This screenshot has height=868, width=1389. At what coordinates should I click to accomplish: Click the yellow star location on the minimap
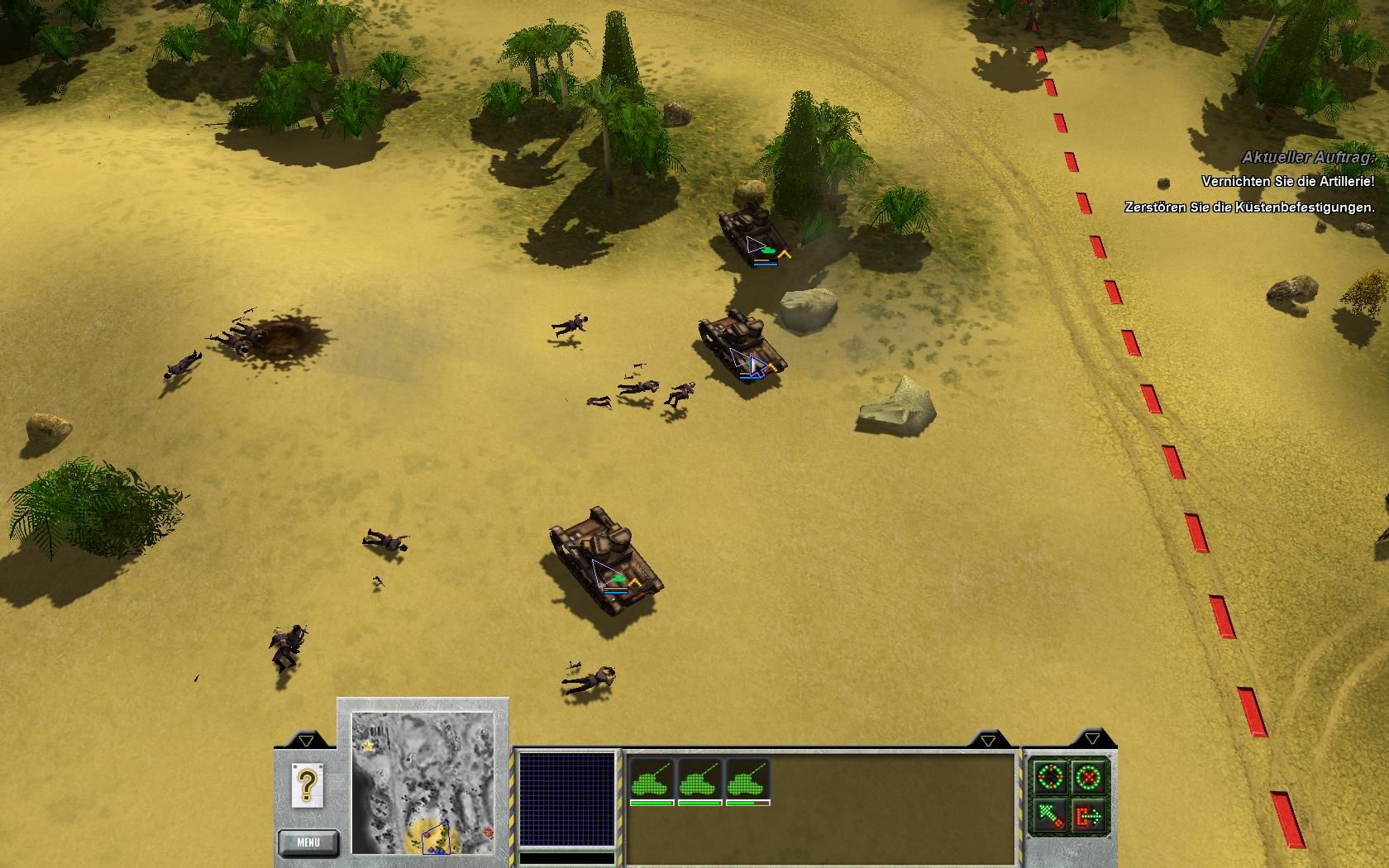[x=368, y=746]
